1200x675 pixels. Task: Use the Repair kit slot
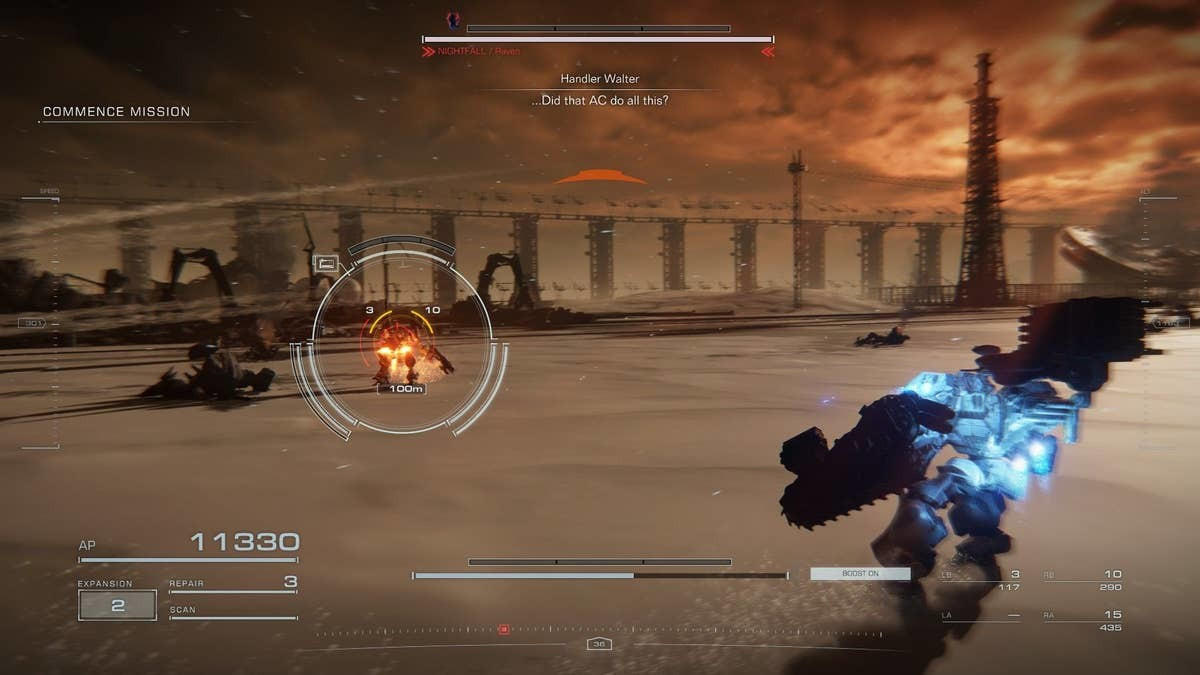232,583
